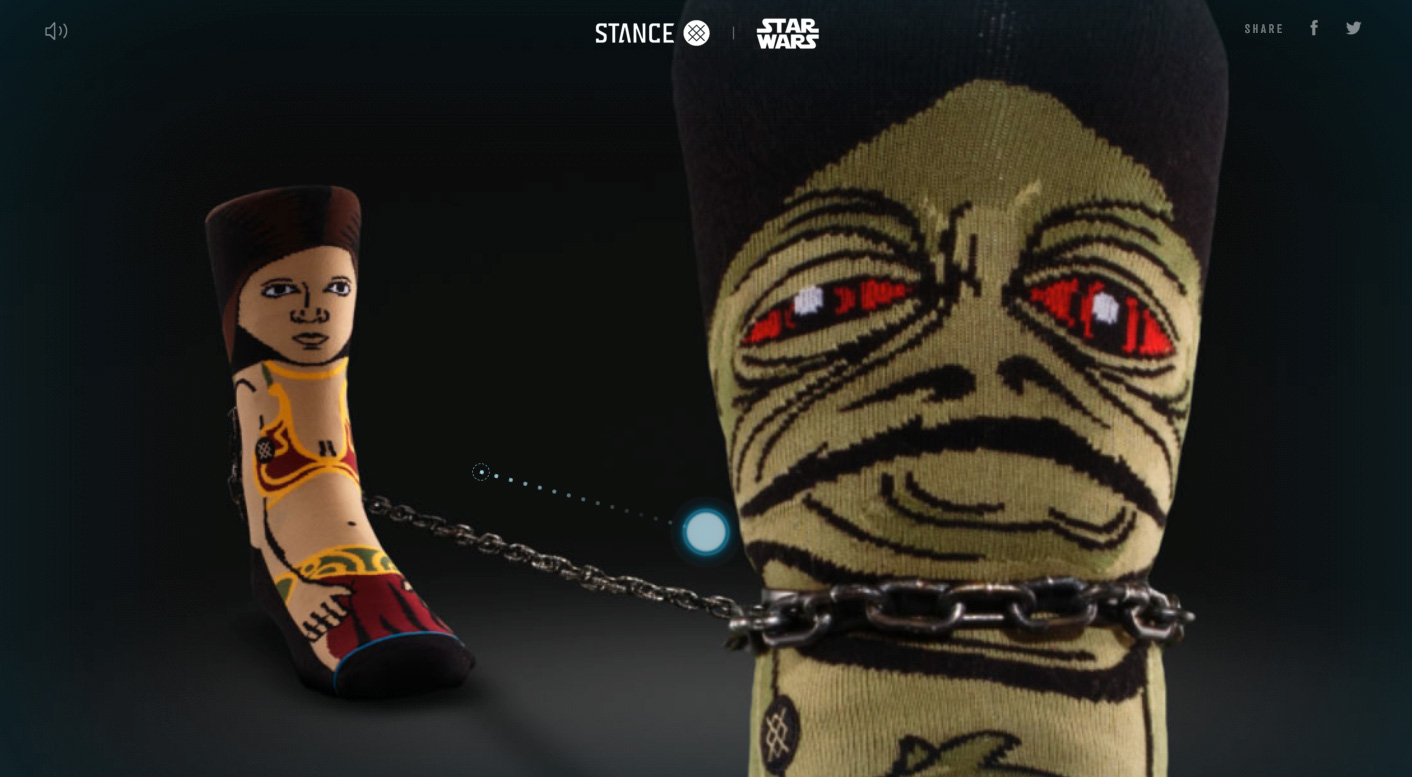Select the small dotted circle navigation marker
The image size is (1412, 777).
481,472
